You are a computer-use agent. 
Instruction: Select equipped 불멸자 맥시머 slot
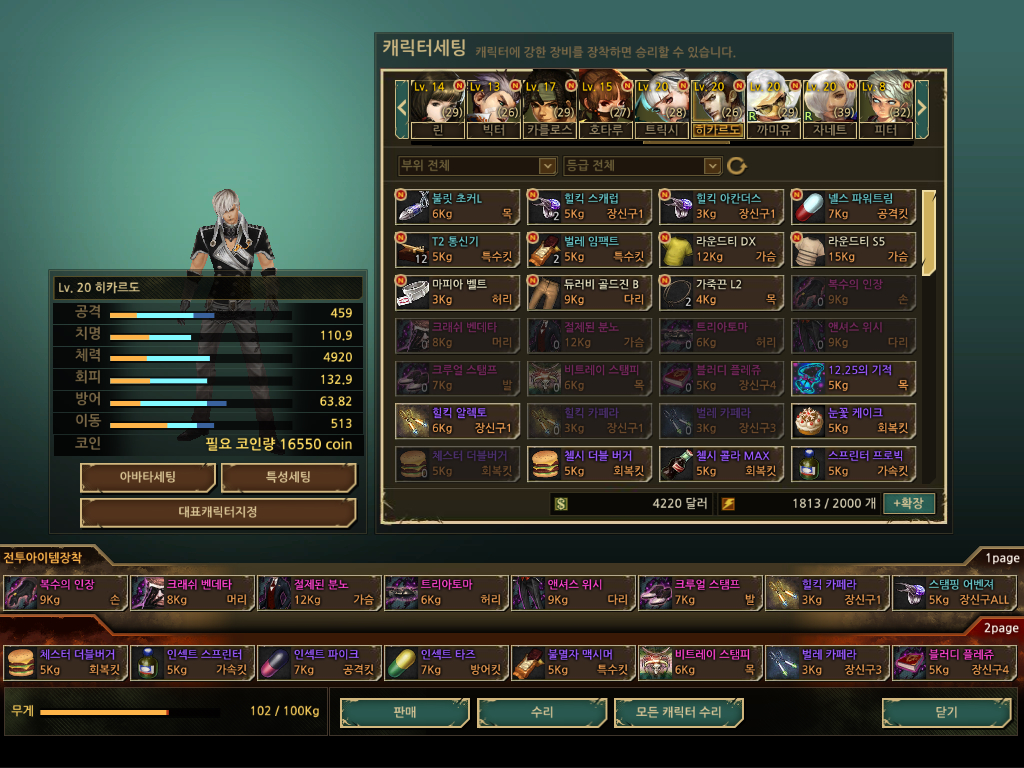[573, 662]
